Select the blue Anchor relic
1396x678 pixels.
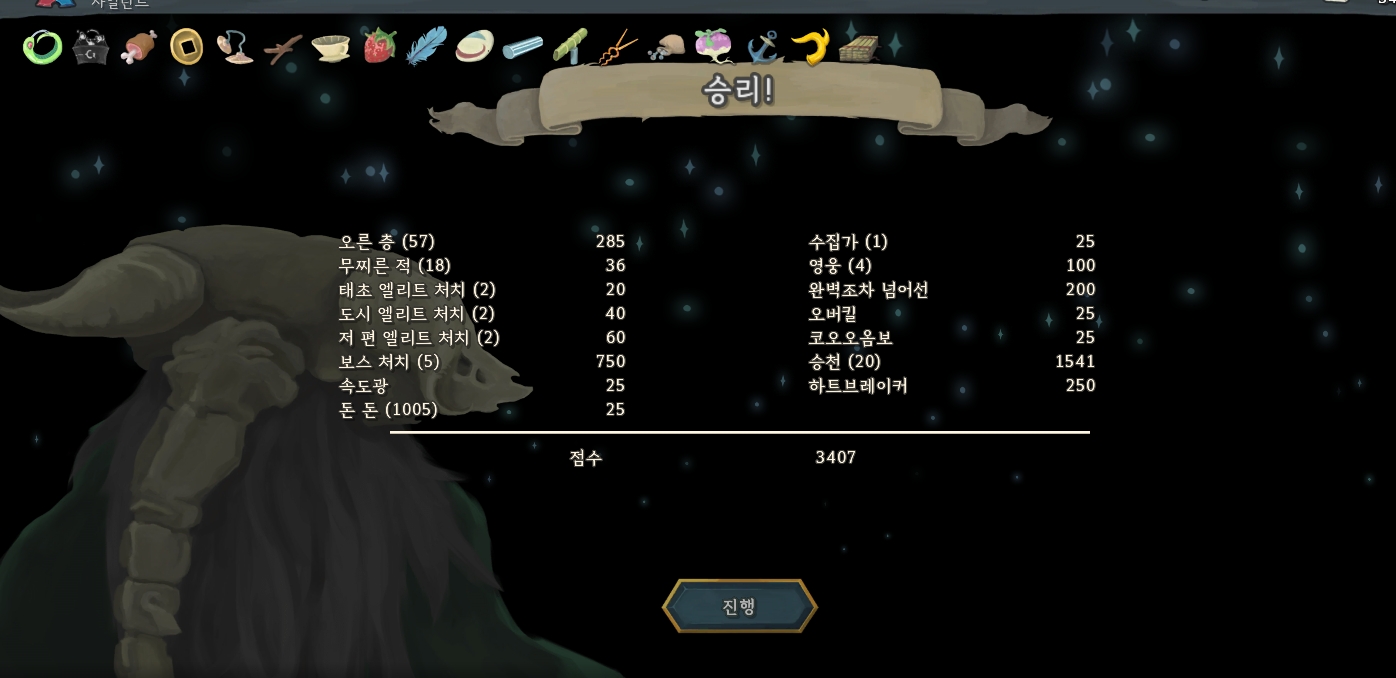point(763,47)
